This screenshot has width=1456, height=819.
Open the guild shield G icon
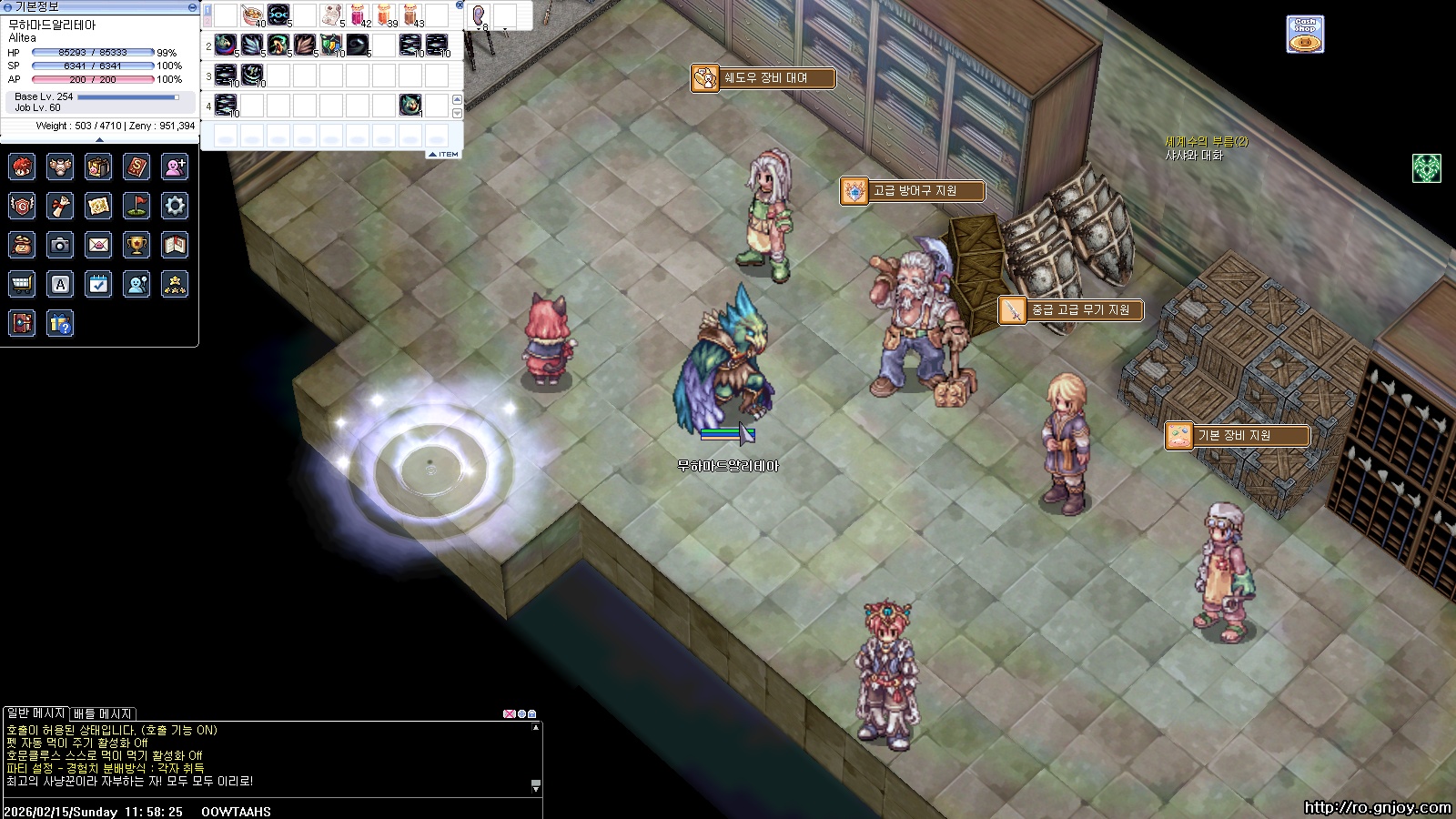(22, 206)
